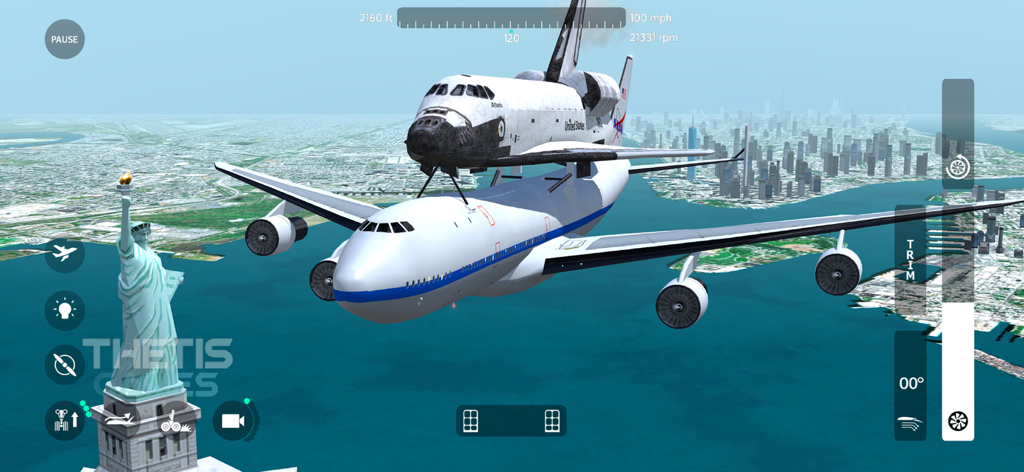Activate the landing gear raise button

click(65, 421)
